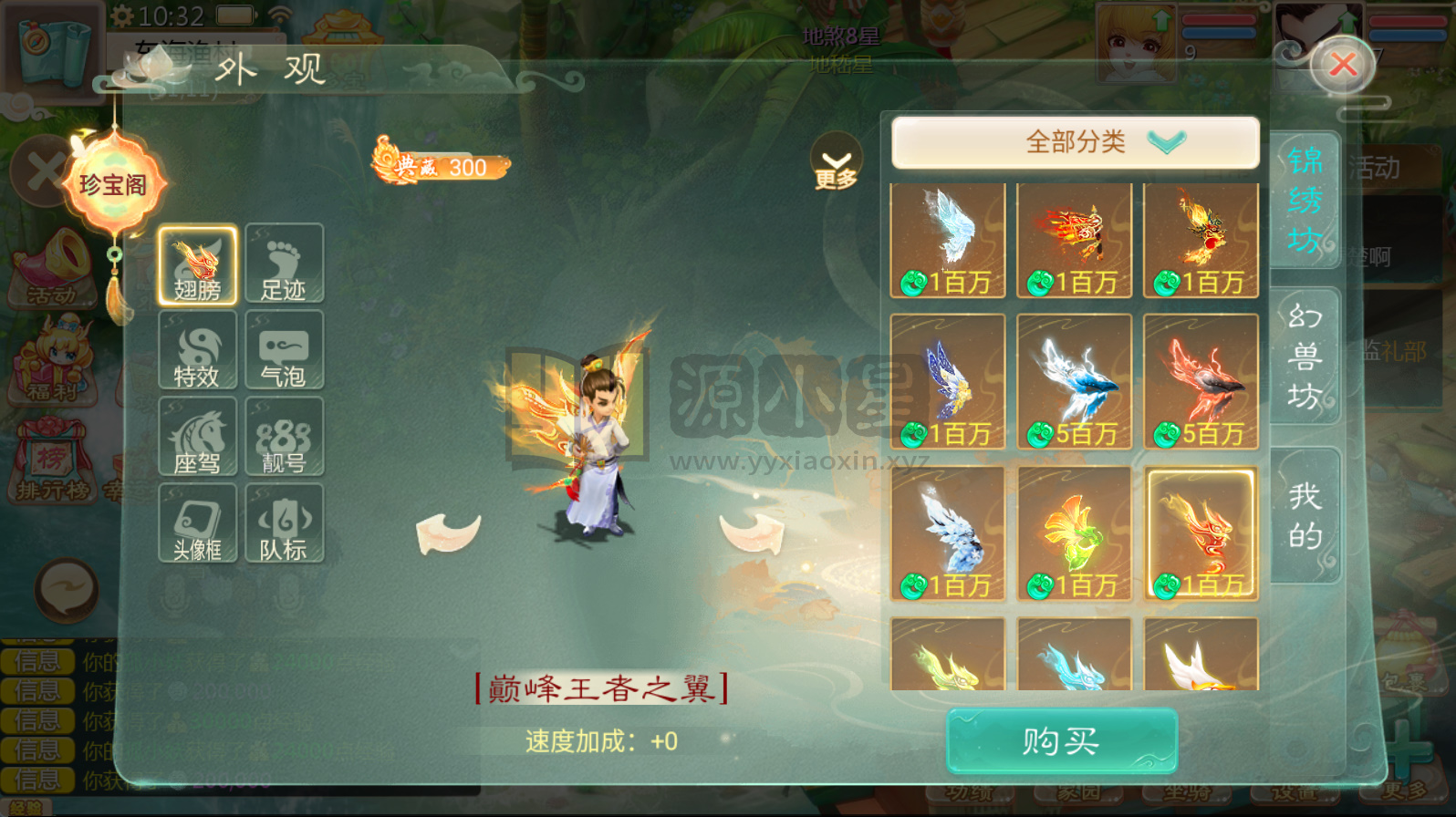
Task: Switch to the 特效 special effects category
Action: click(x=196, y=351)
